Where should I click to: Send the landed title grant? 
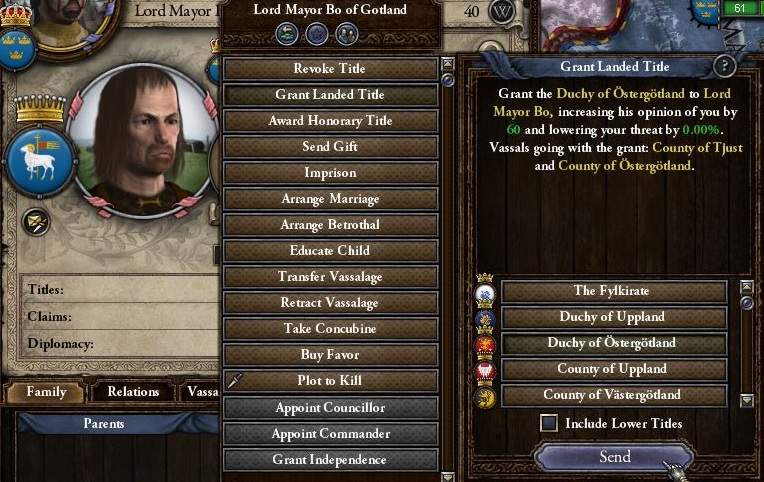click(x=614, y=457)
